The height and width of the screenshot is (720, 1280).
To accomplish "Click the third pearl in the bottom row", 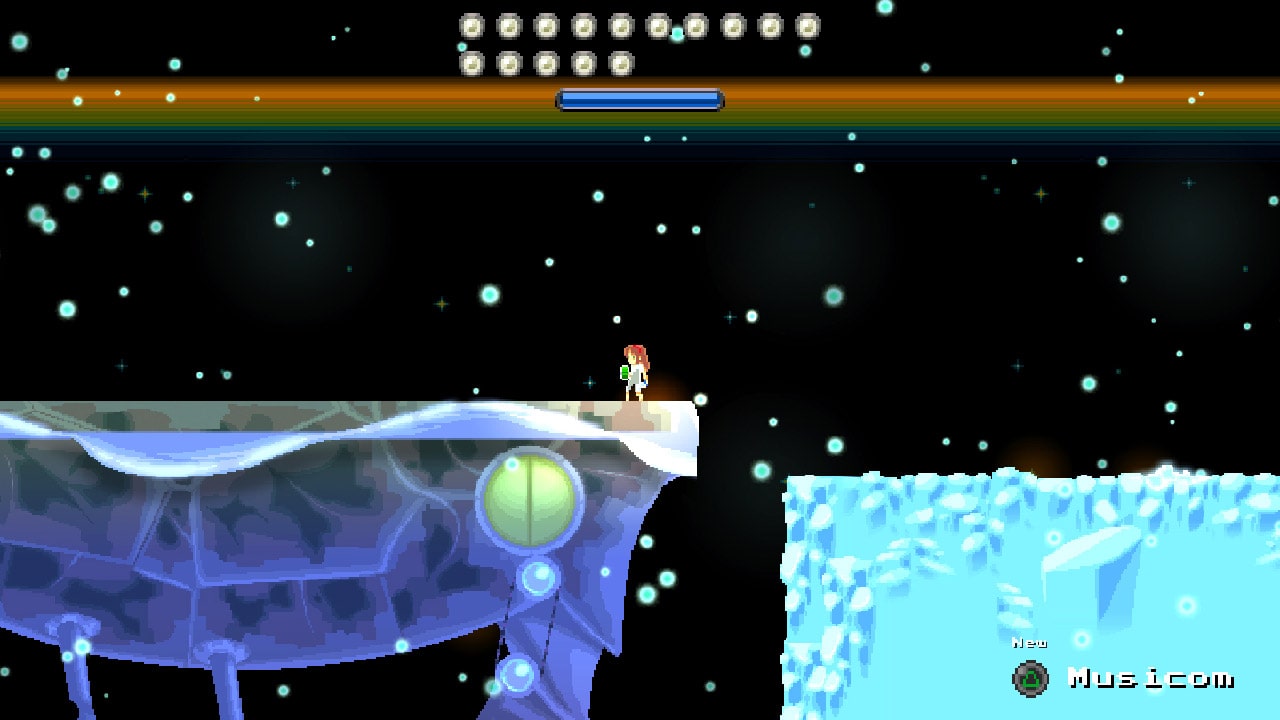I will (x=547, y=62).
